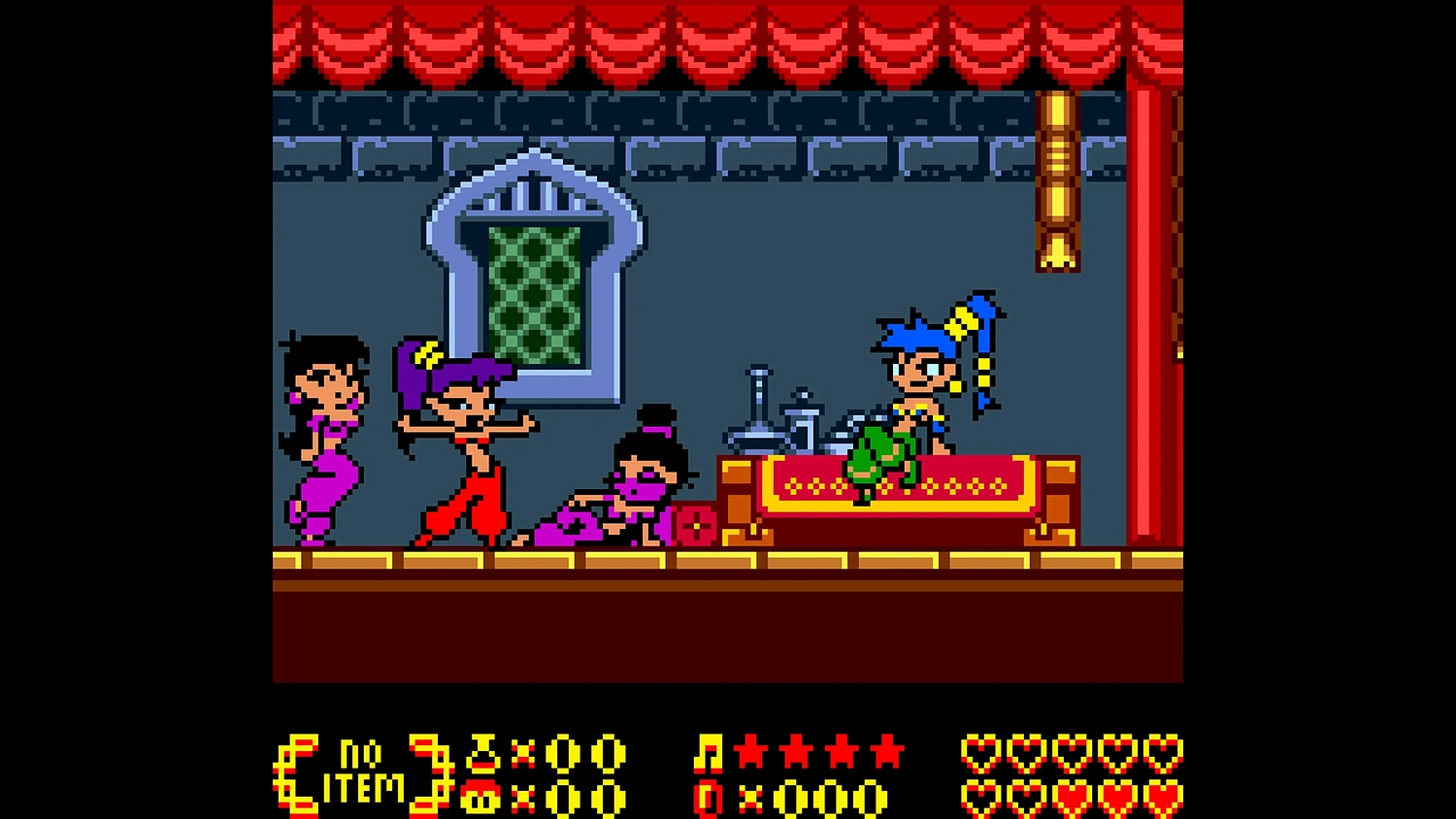Expand the right bracket of the item box
Image resolution: width=1456 pixels, height=819 pixels.
point(430,771)
